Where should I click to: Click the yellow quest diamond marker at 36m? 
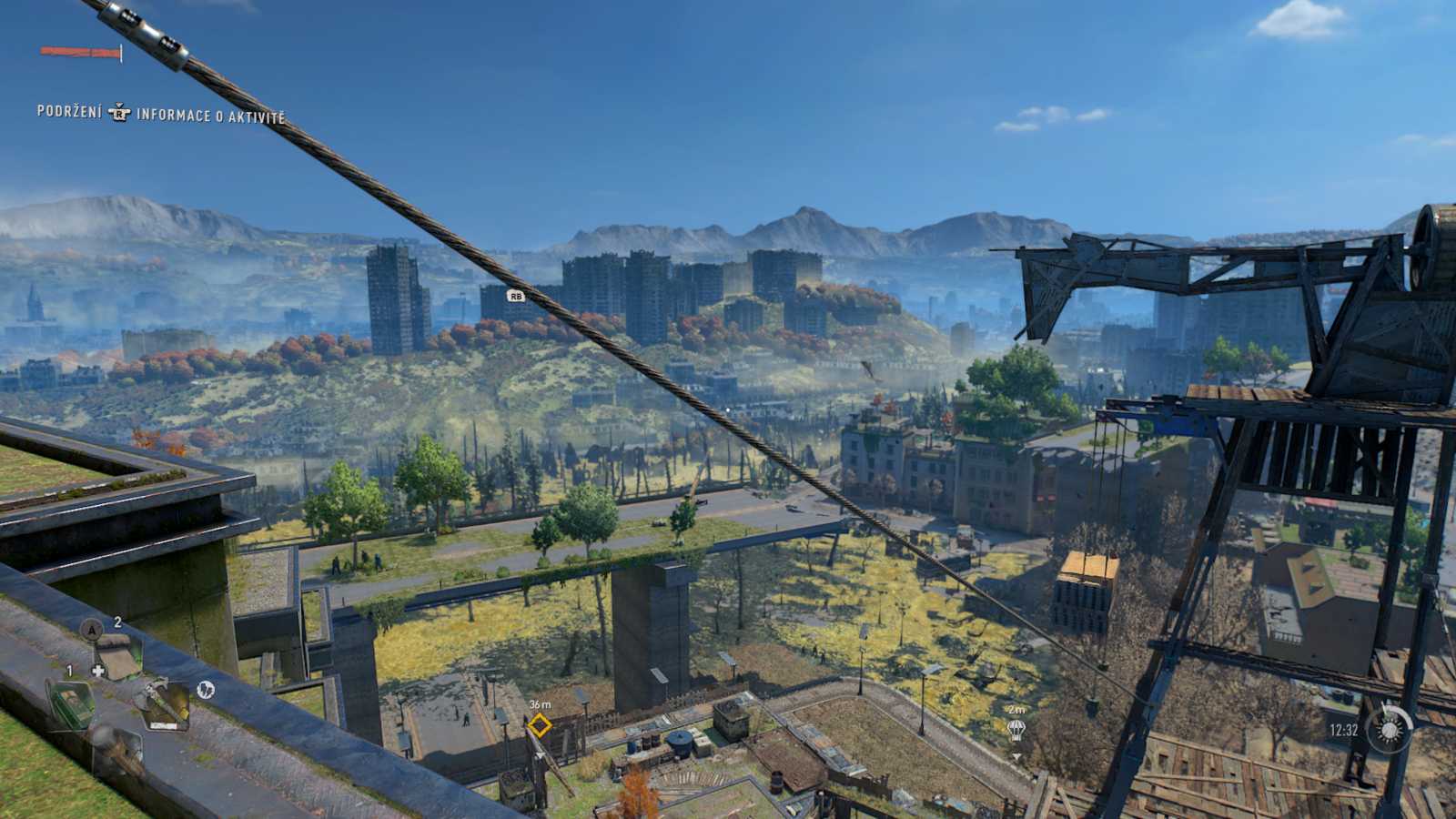[x=539, y=727]
